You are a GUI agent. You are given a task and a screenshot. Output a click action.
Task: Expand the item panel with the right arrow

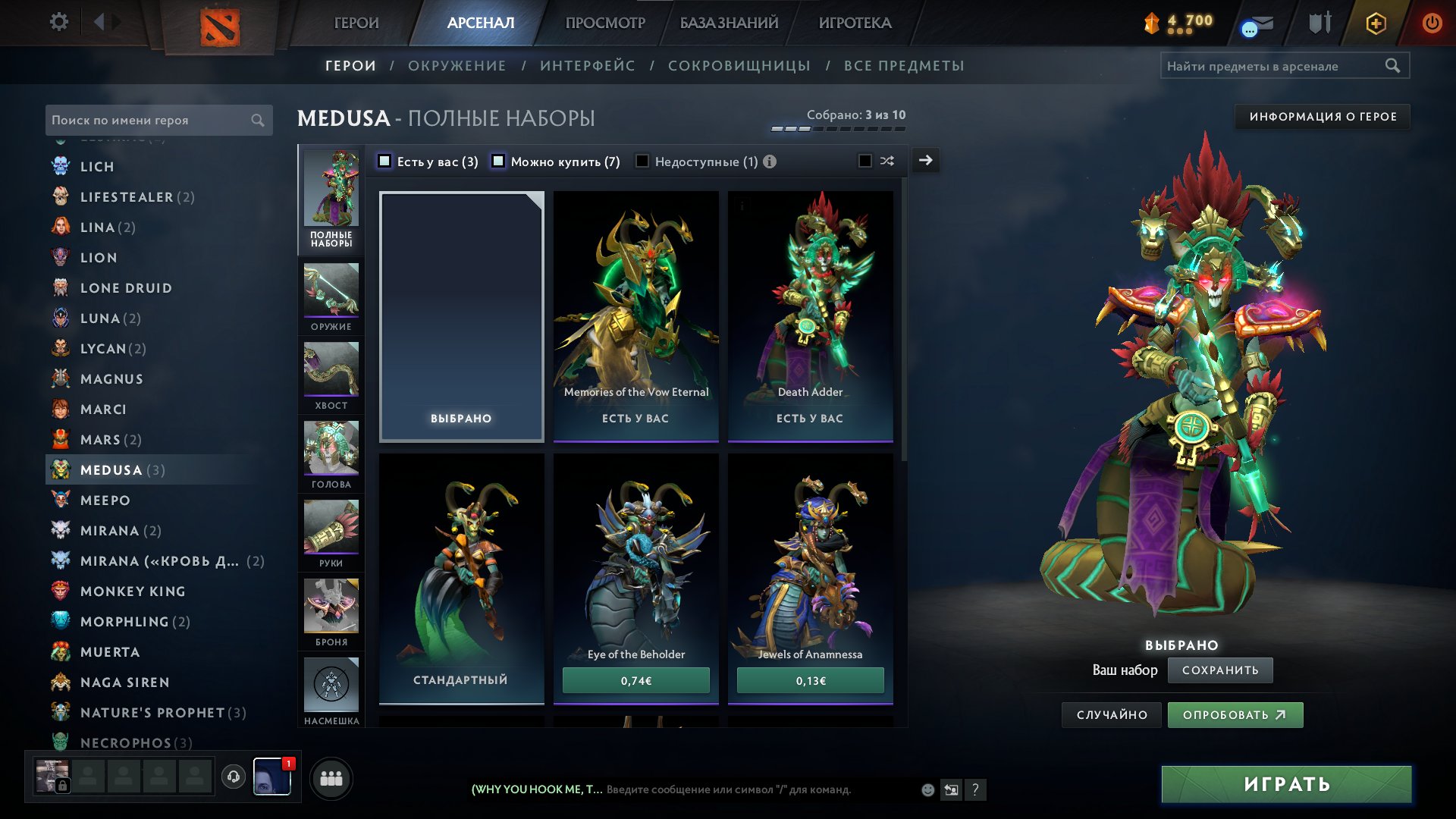coord(925,161)
